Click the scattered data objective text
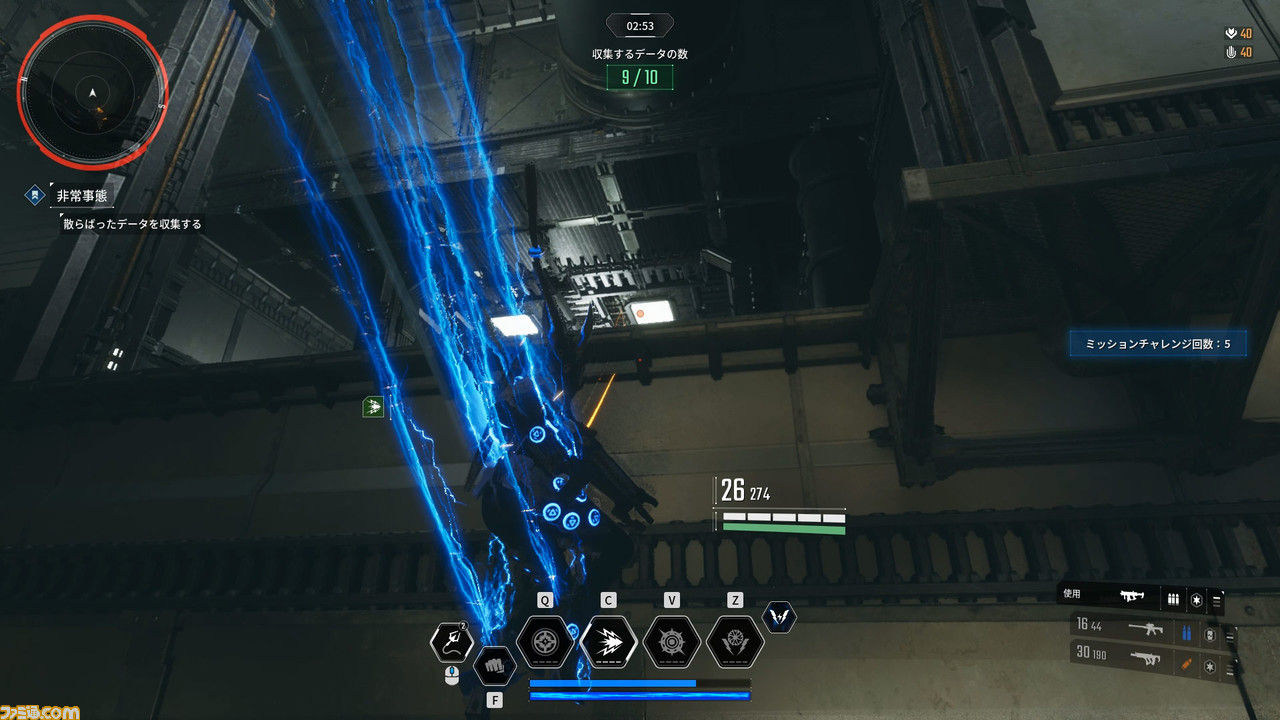 [x=131, y=224]
